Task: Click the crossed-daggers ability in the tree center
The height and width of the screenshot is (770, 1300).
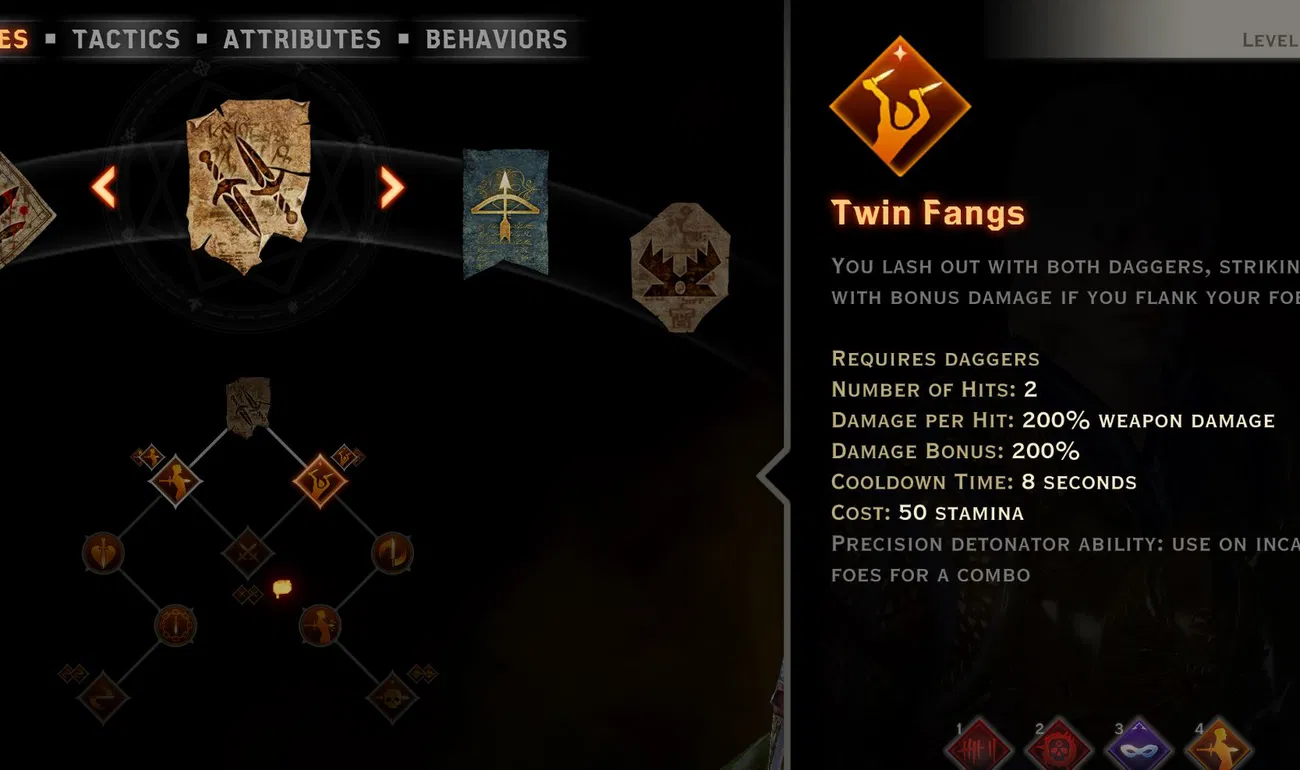Action: coord(247,549)
